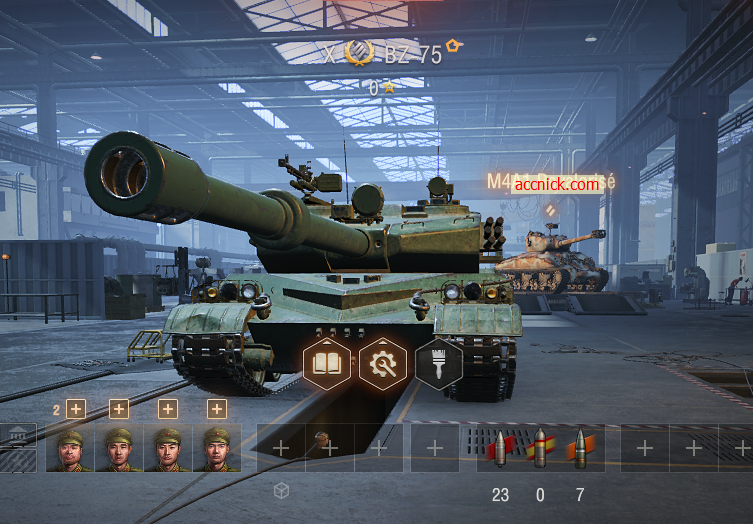
Task: Open the barracks building icon
Action: (x=18, y=436)
